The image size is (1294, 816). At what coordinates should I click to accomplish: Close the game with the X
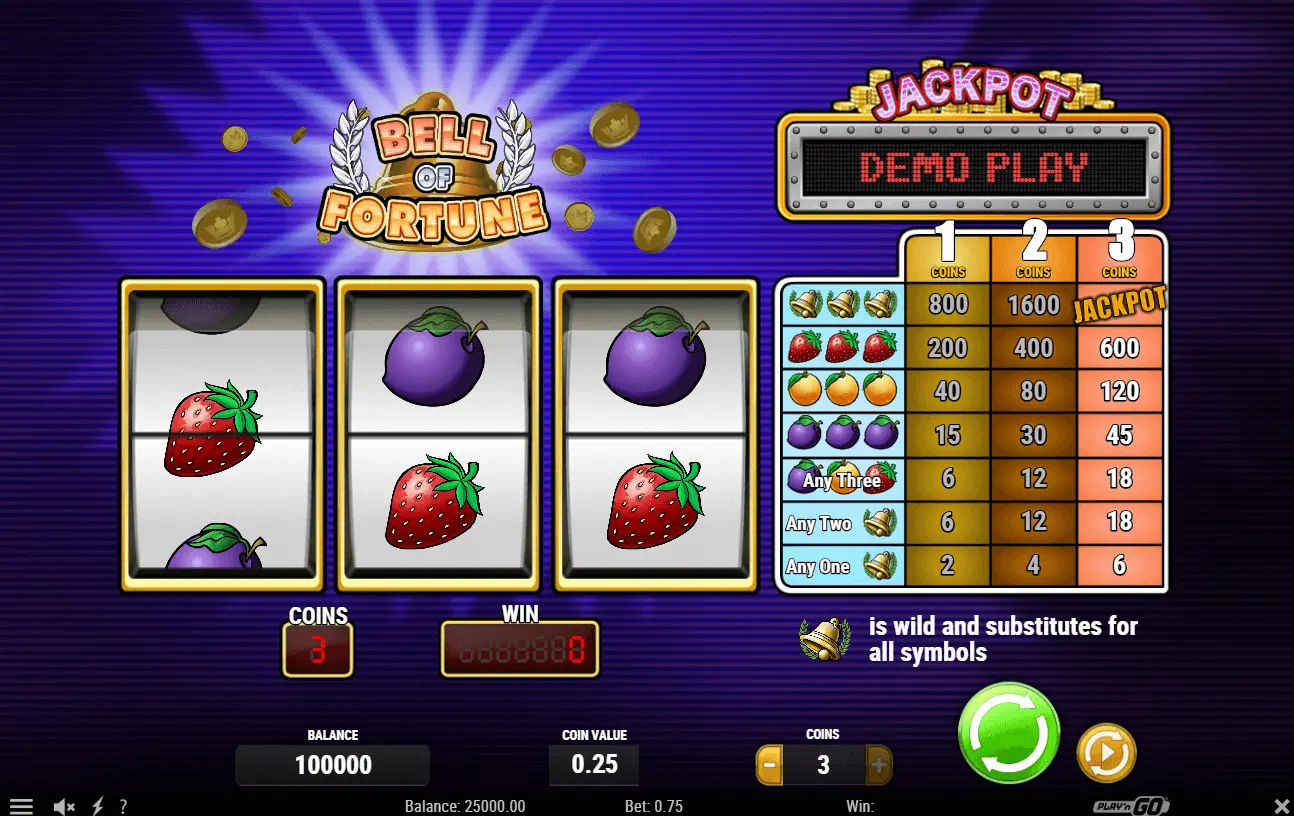click(1281, 806)
